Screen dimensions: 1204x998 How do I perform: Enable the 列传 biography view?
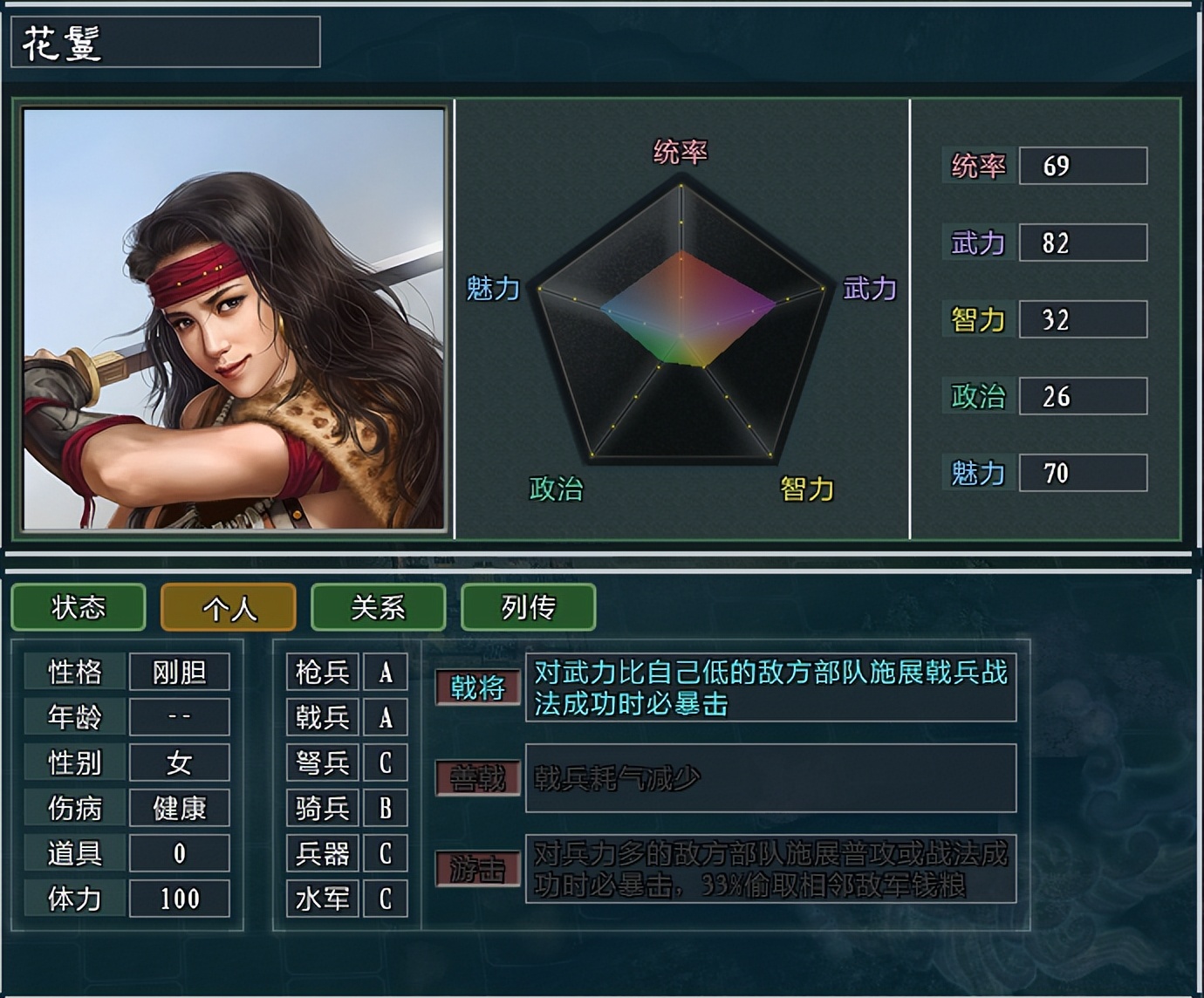(528, 608)
